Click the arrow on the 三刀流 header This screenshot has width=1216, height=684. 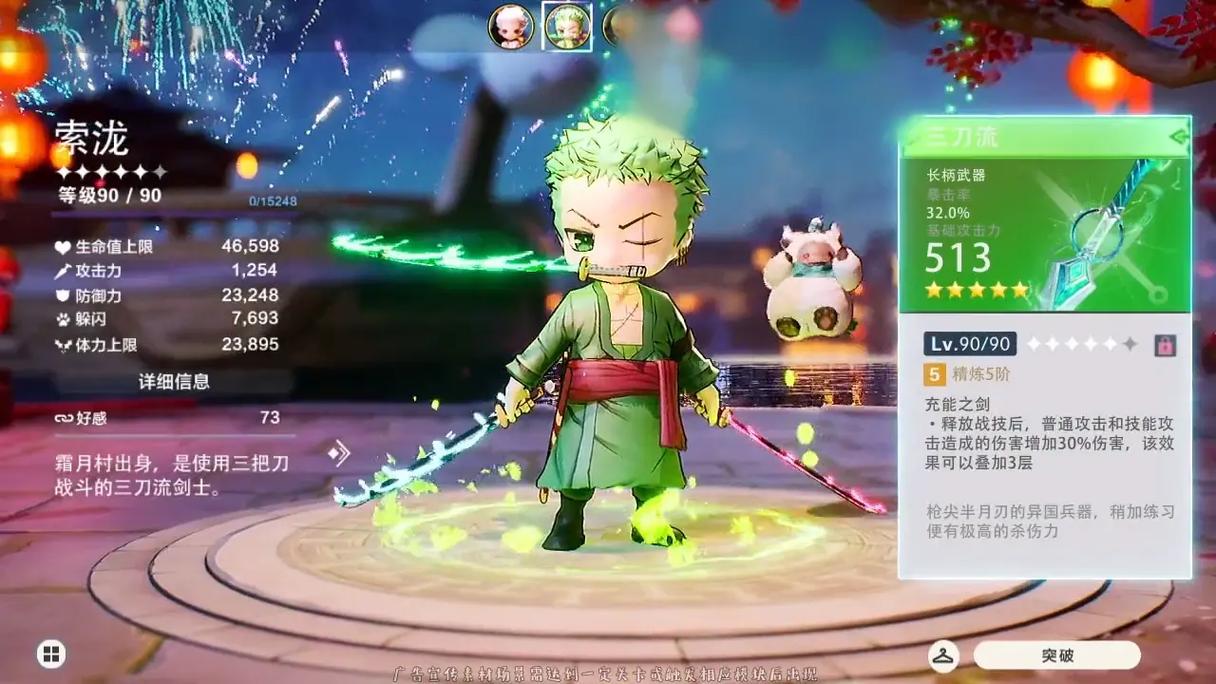[1178, 136]
